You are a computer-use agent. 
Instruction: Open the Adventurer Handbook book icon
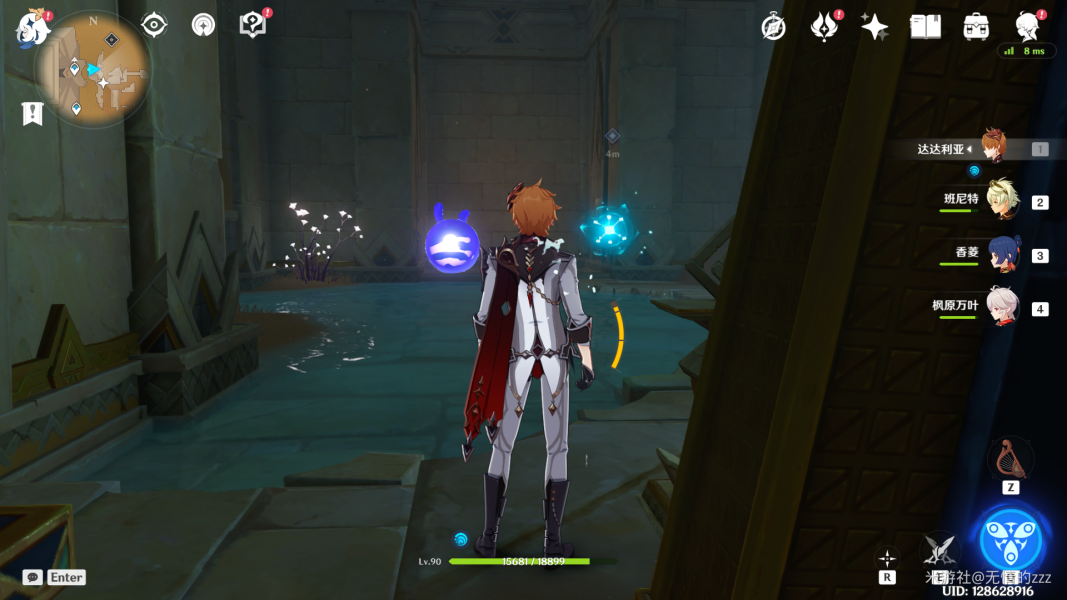tap(926, 27)
